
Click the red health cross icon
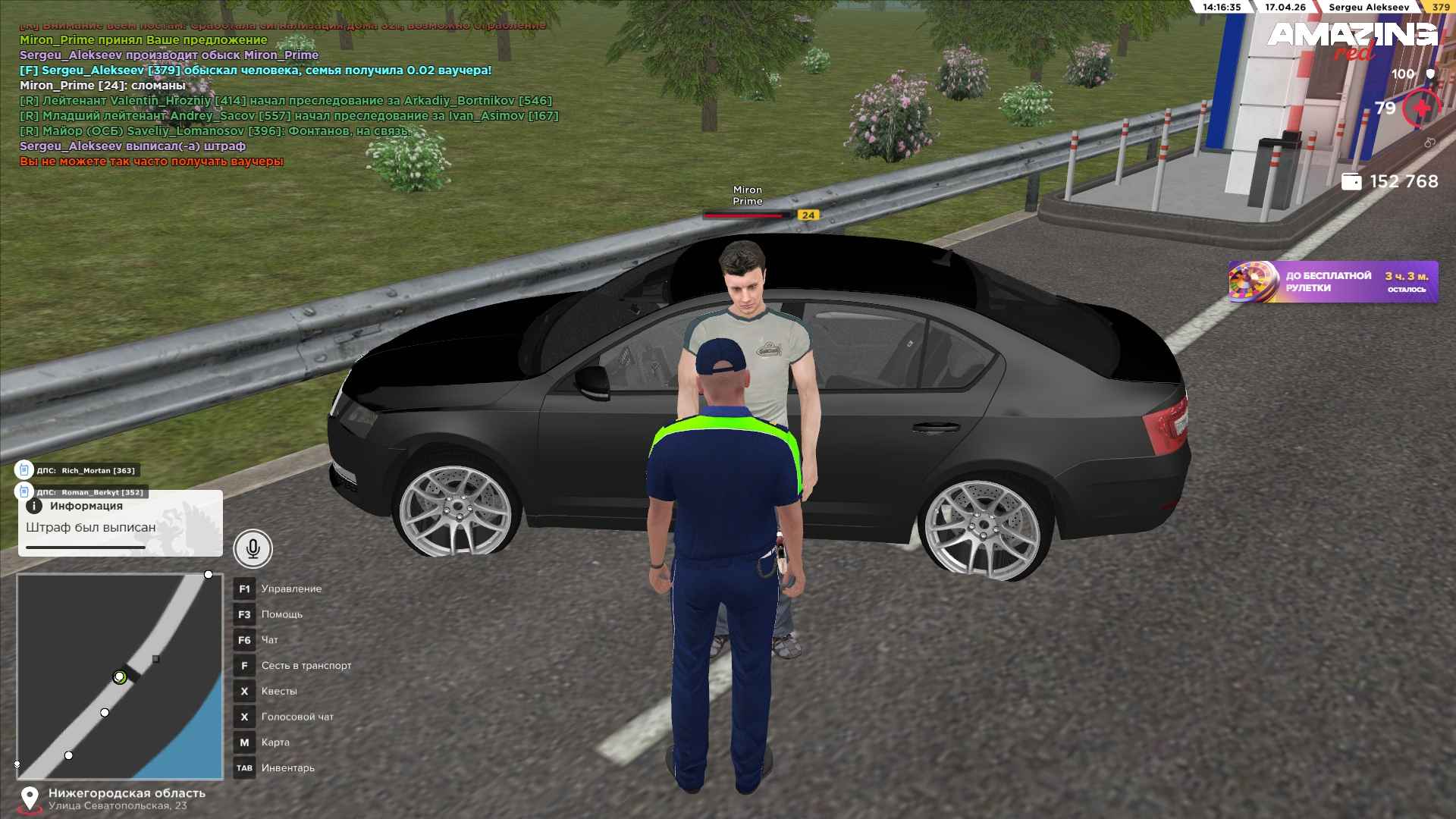point(1421,109)
